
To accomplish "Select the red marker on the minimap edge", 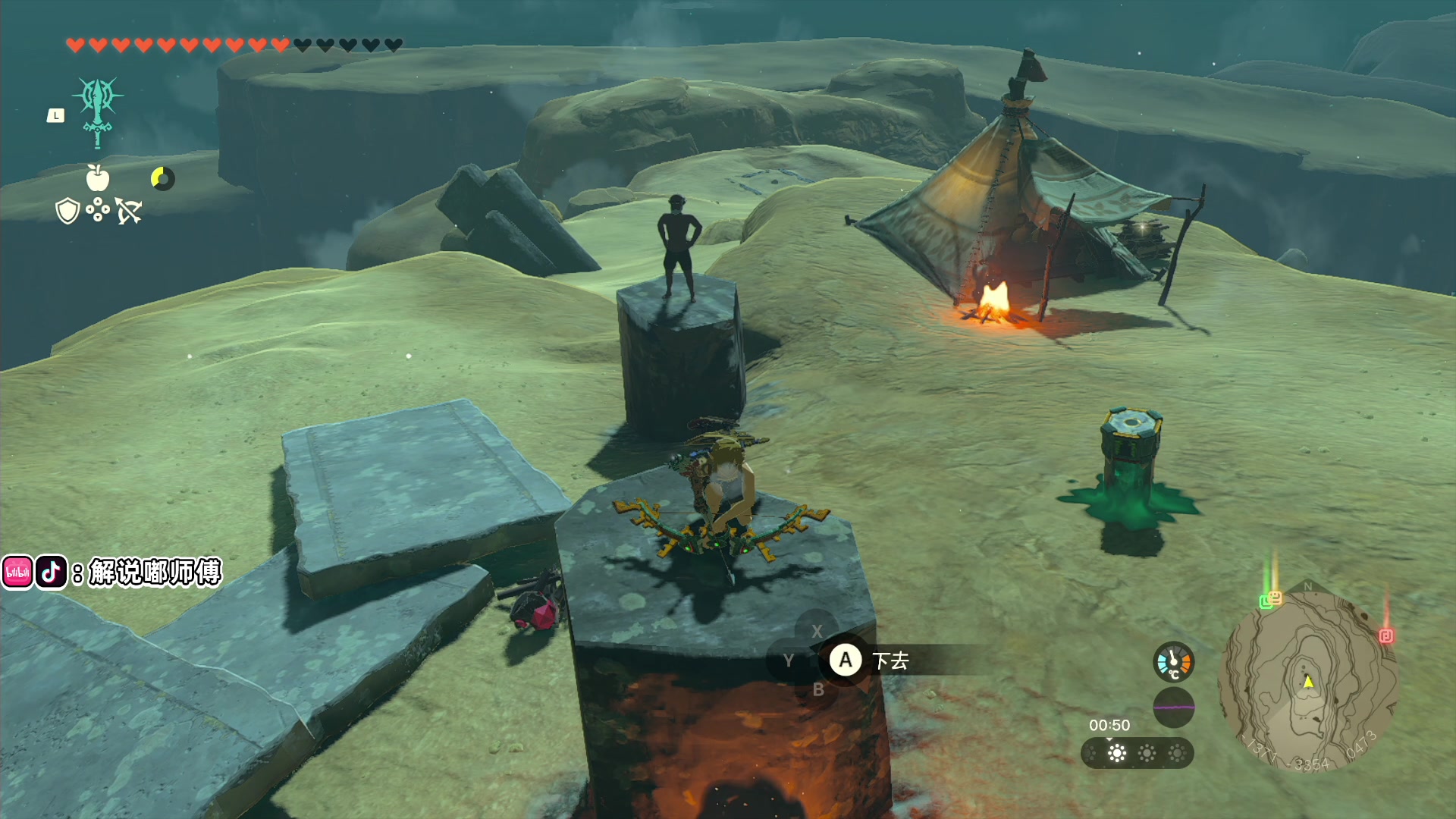I will pyautogui.click(x=1386, y=635).
